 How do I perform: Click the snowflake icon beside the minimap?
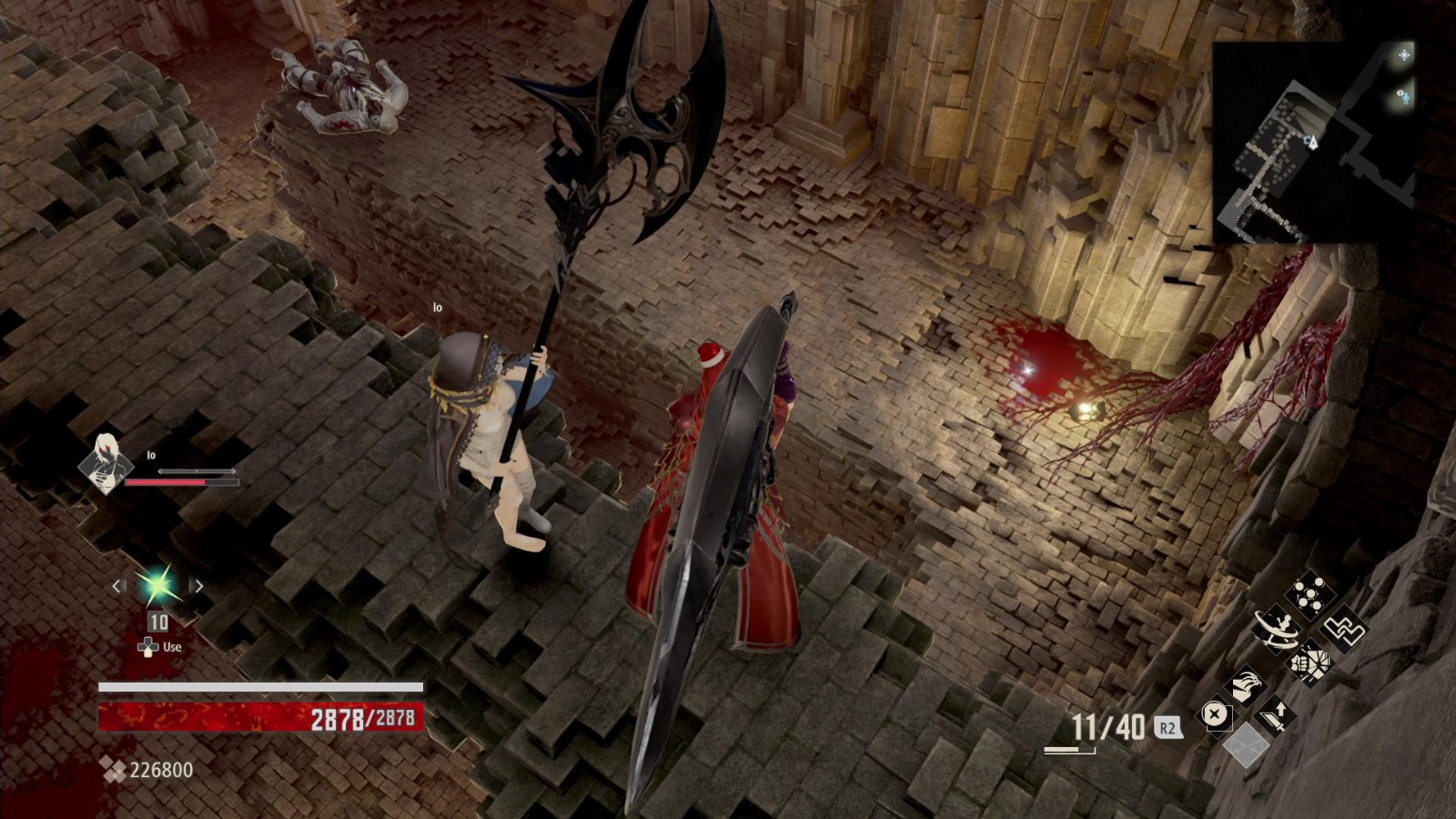pos(1404,55)
